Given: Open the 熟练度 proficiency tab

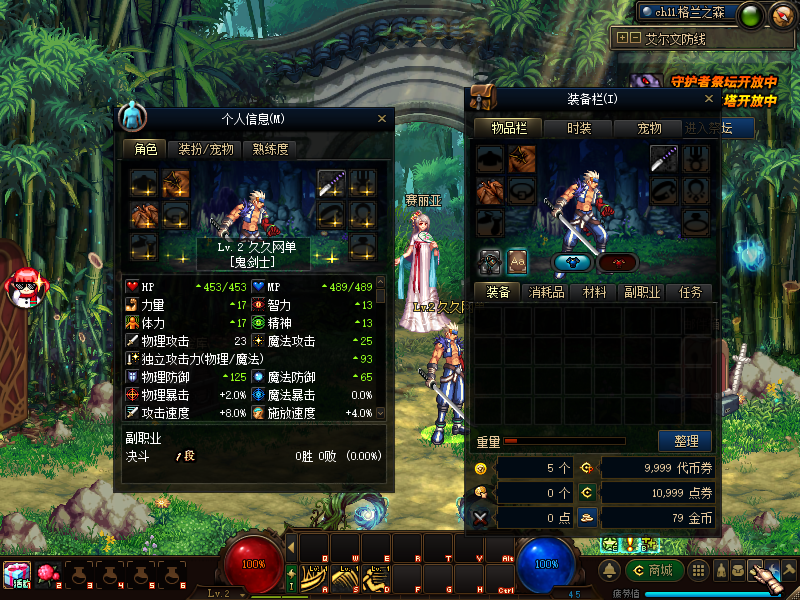Looking at the screenshot, I should point(270,149).
